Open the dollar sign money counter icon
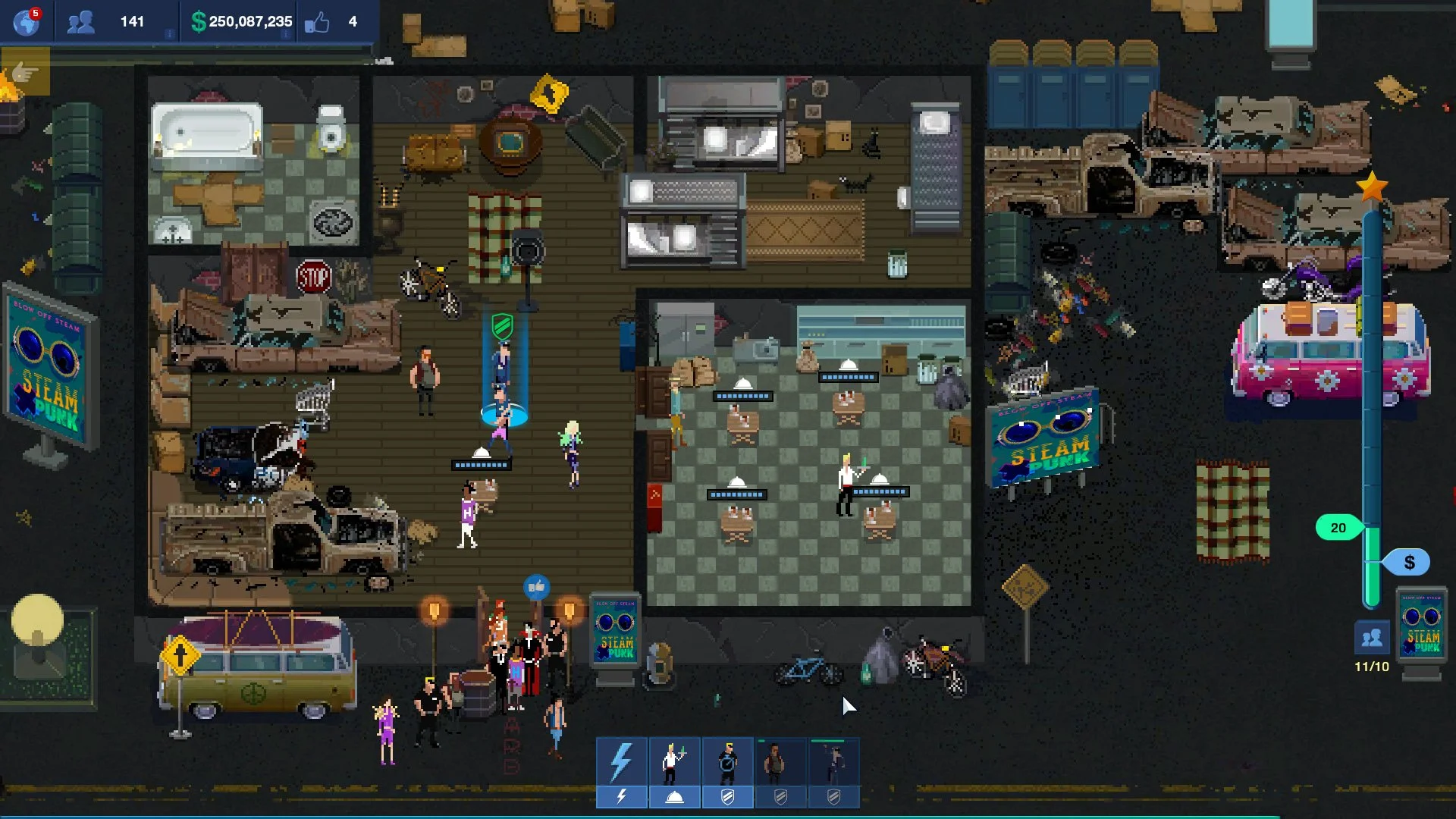1456x819 pixels. (x=199, y=21)
